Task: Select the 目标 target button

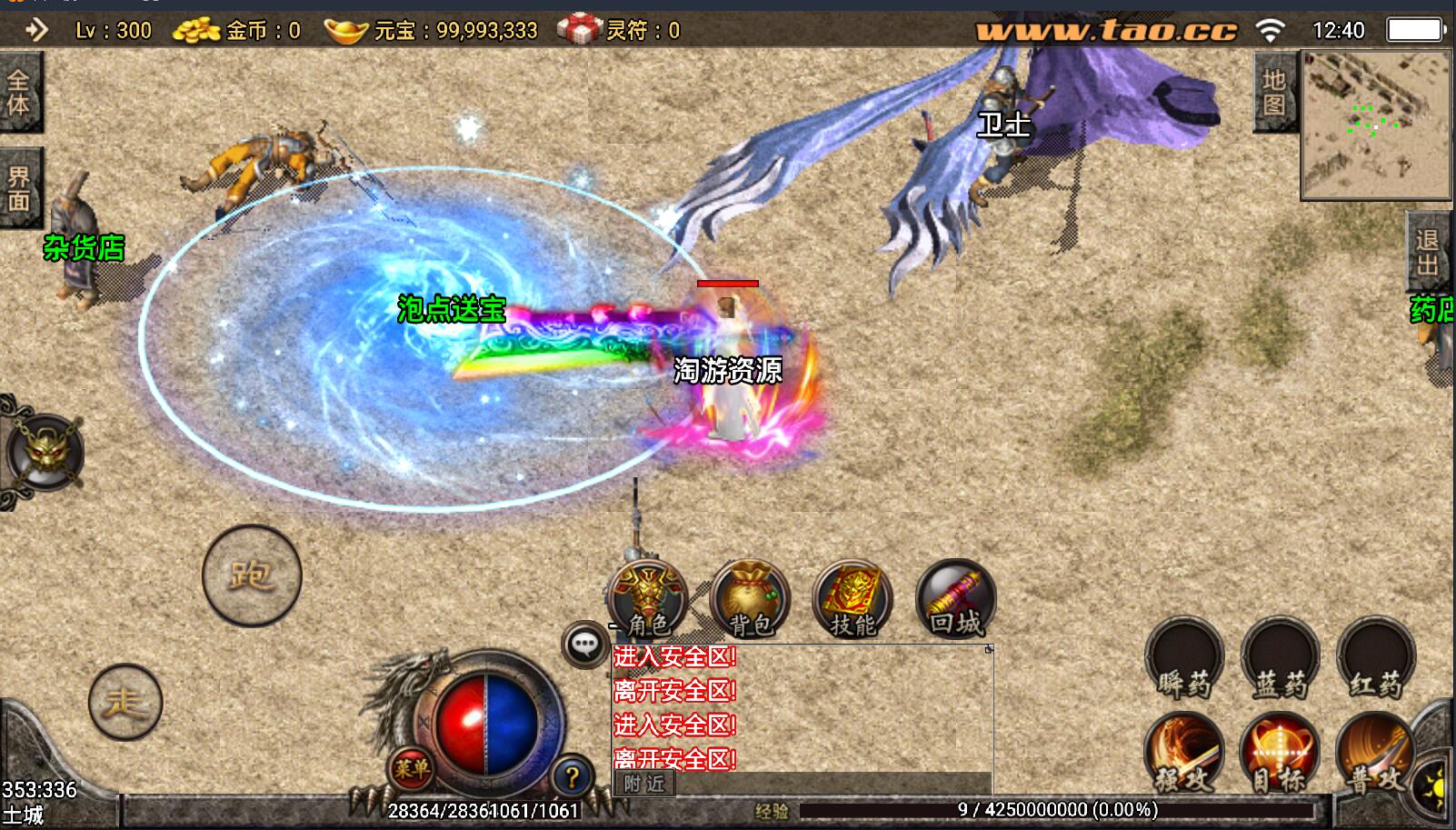Action: (x=1280, y=754)
